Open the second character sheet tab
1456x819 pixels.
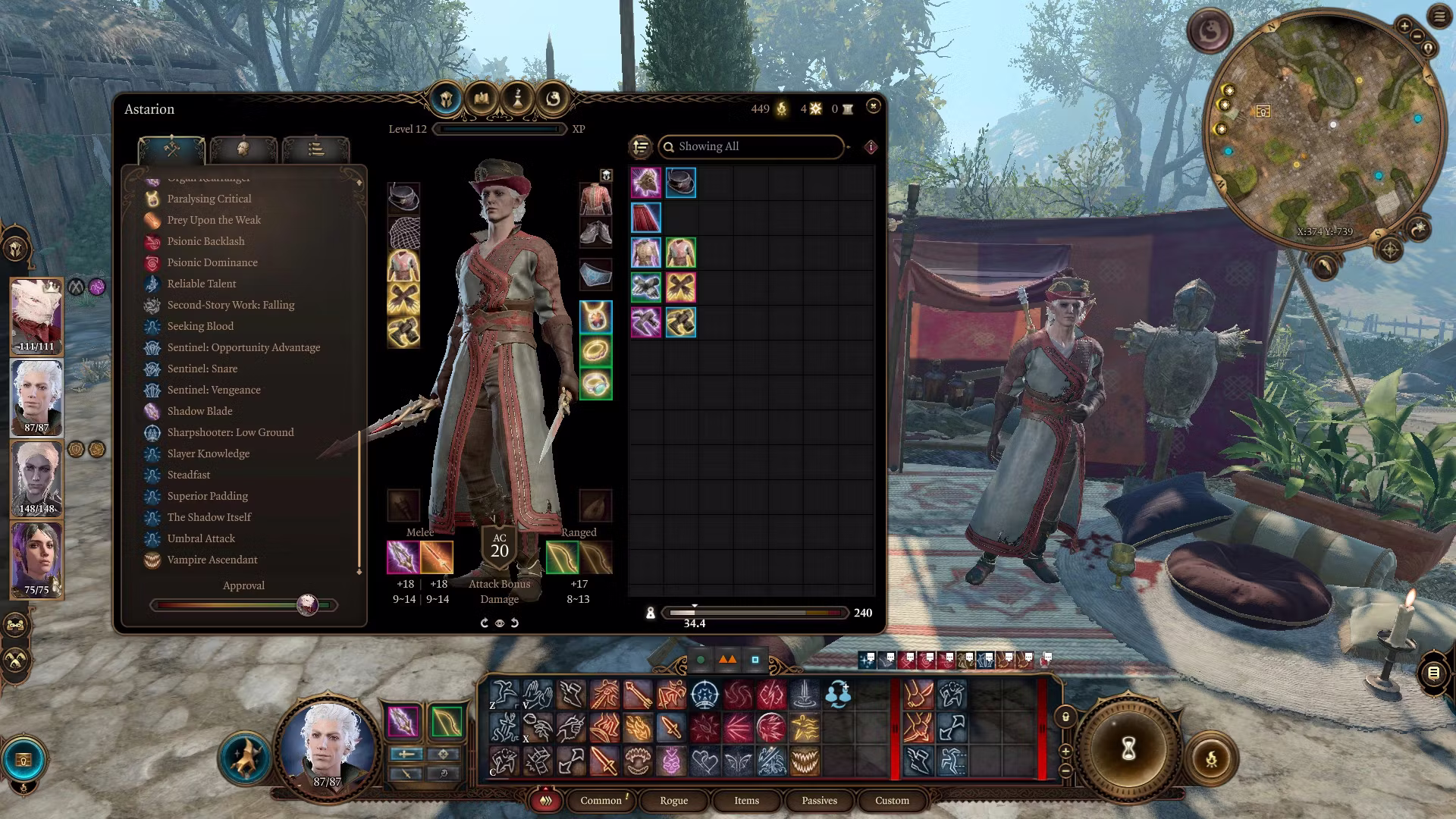243,149
